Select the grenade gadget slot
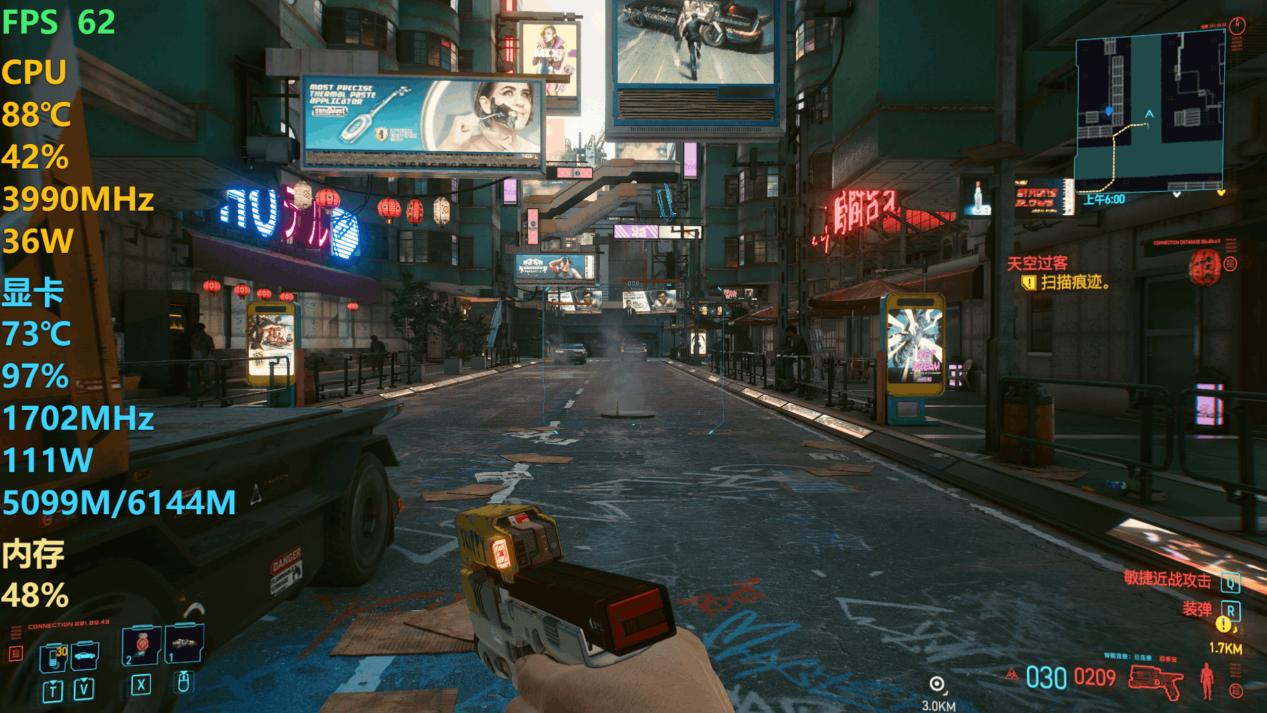1267x713 pixels. pos(184,645)
